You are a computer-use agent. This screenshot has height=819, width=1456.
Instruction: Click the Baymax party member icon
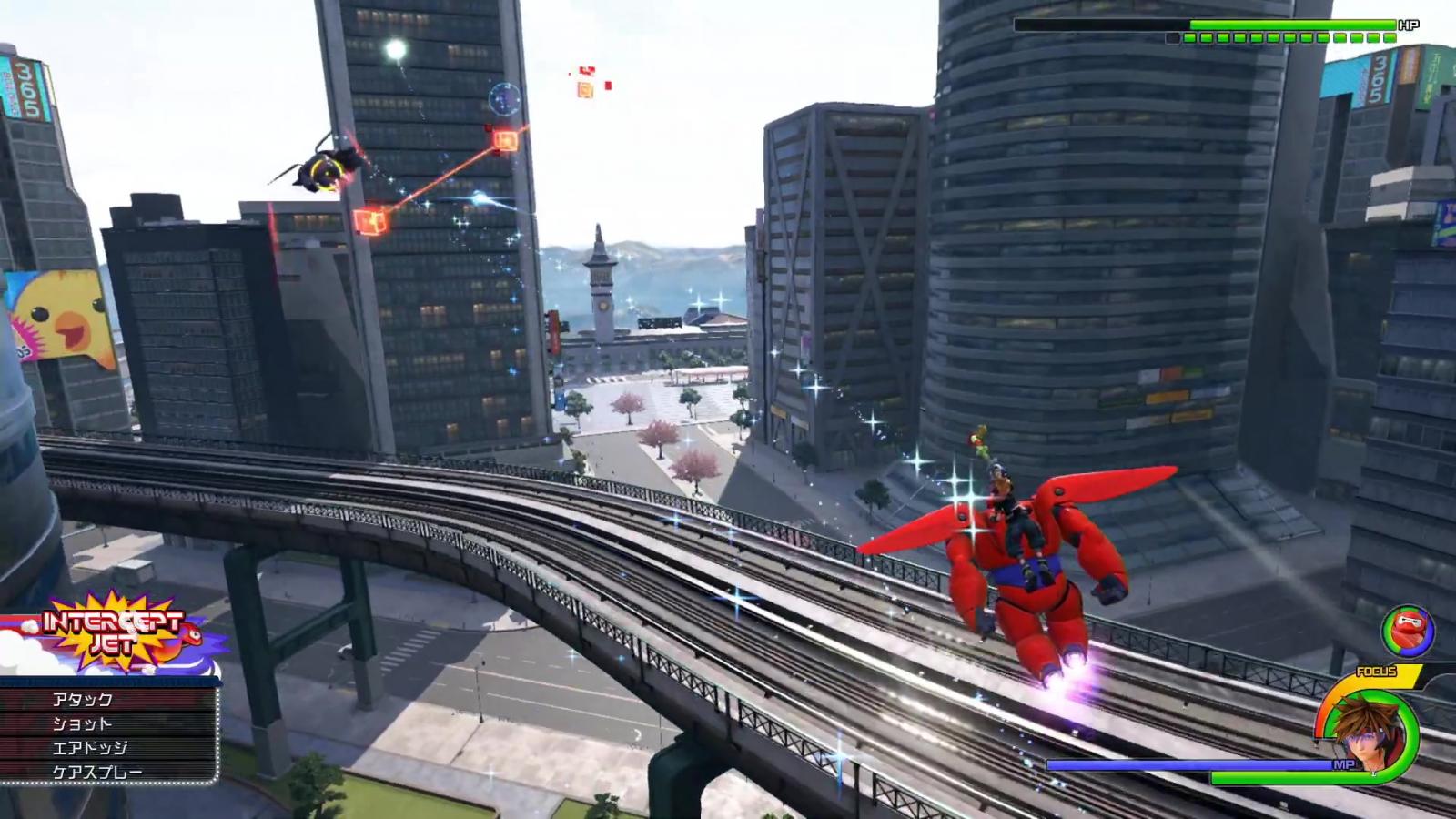point(1407,632)
